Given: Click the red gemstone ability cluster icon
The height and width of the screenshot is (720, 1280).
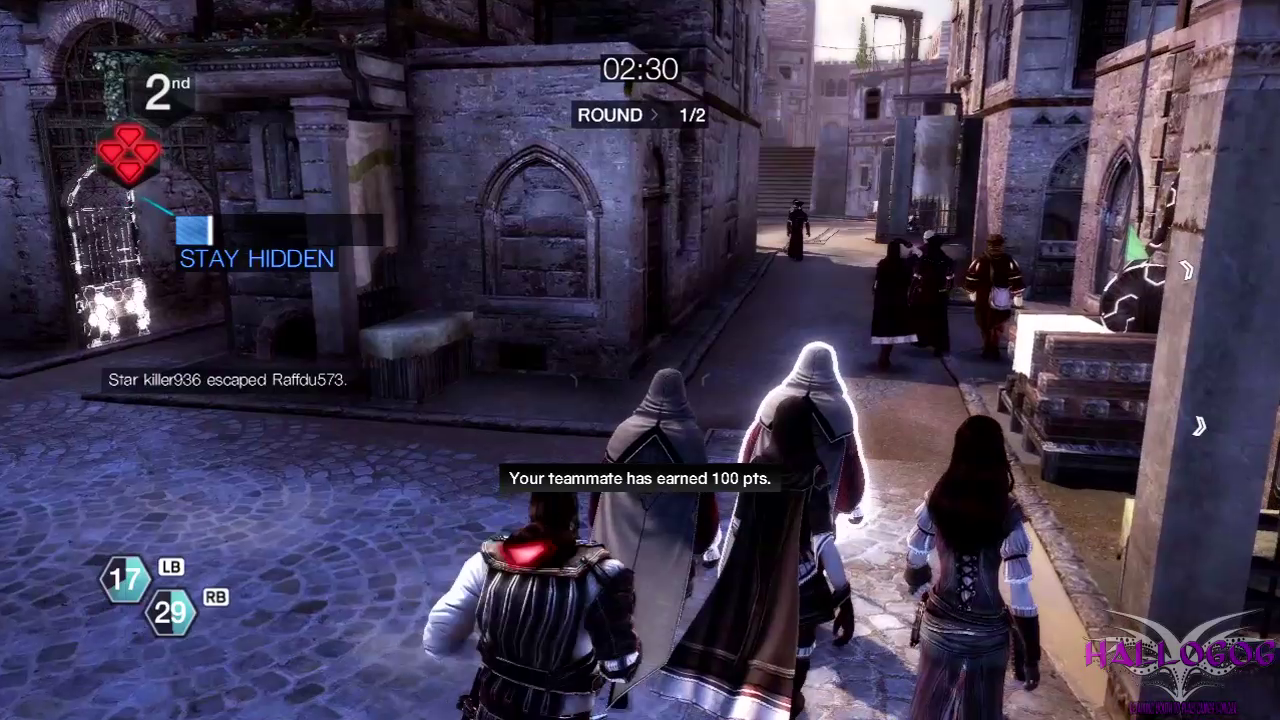Looking at the screenshot, I should tap(129, 157).
